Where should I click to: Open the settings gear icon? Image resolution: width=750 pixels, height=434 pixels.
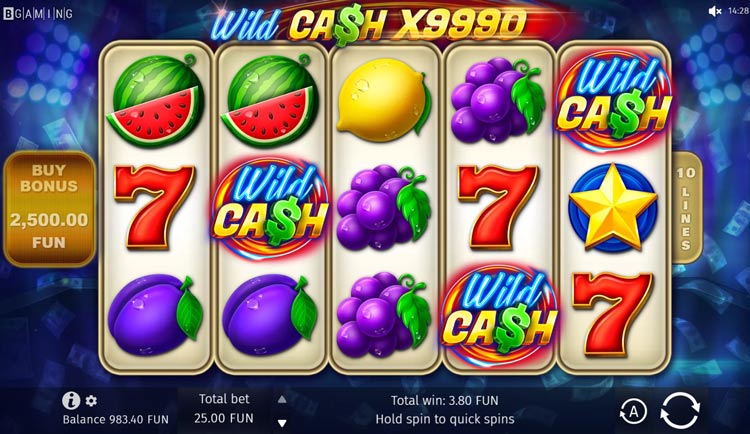pos(91,400)
